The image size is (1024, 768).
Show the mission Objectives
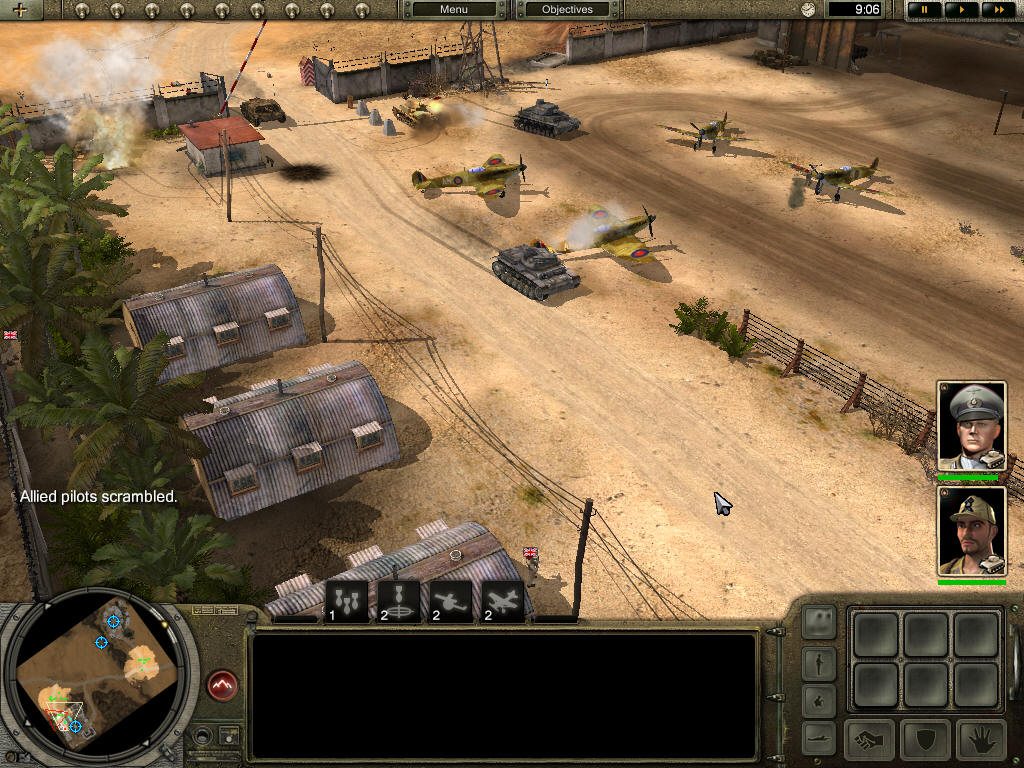tap(567, 10)
